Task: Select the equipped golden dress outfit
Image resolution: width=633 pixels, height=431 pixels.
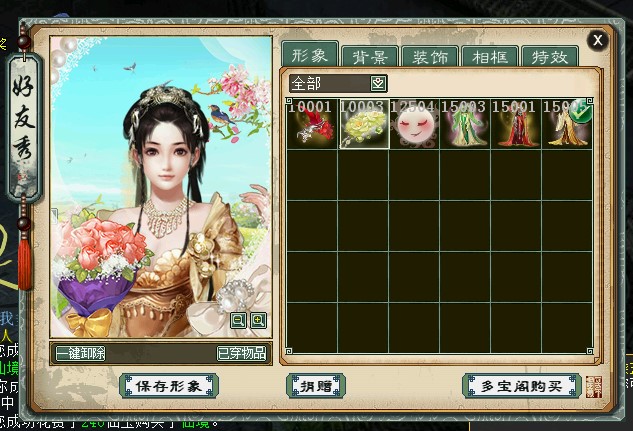Action: point(566,125)
